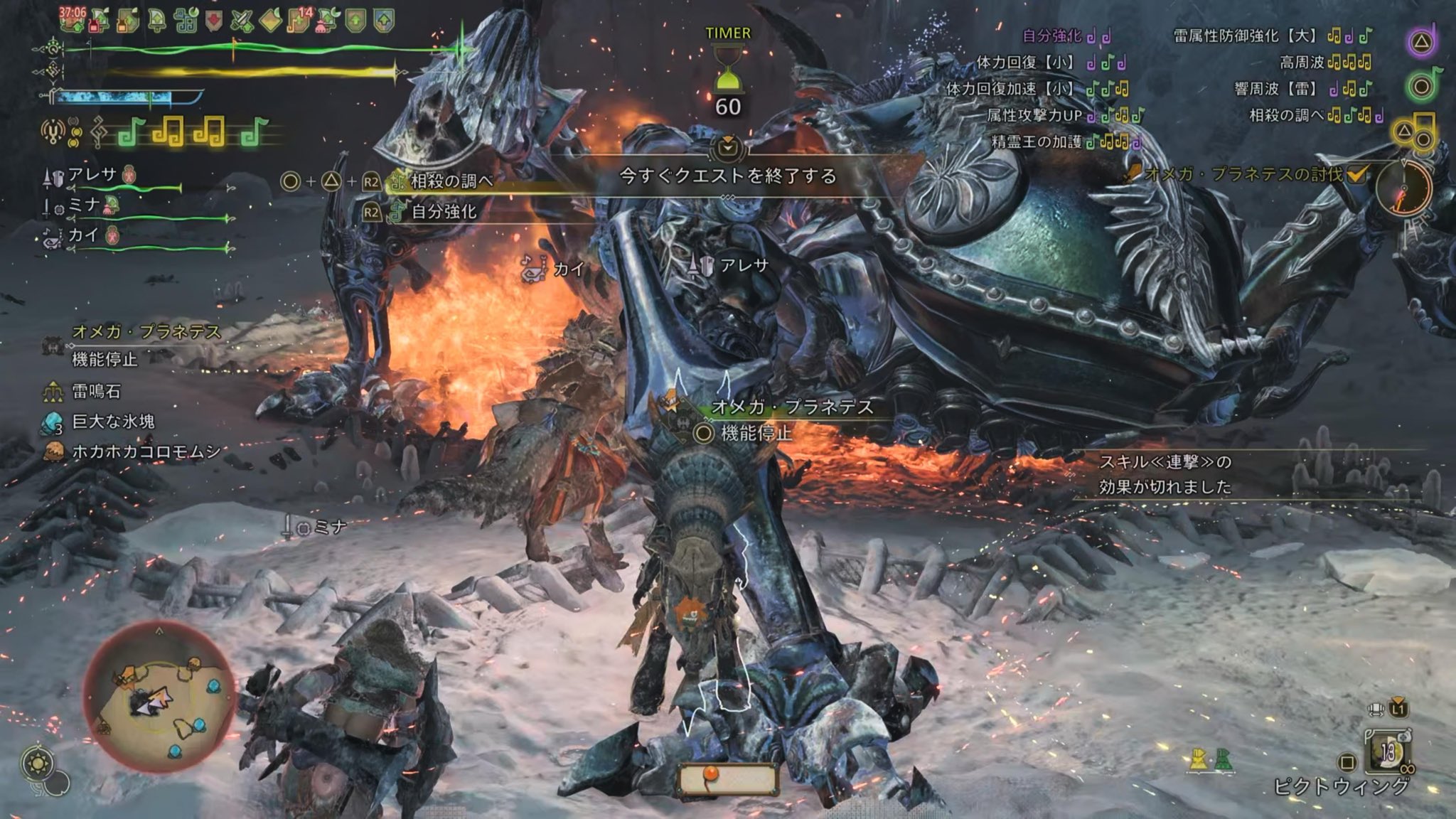Select the 巨大な氷塊 environment entry
This screenshot has height=819, width=1456.
click(x=113, y=422)
